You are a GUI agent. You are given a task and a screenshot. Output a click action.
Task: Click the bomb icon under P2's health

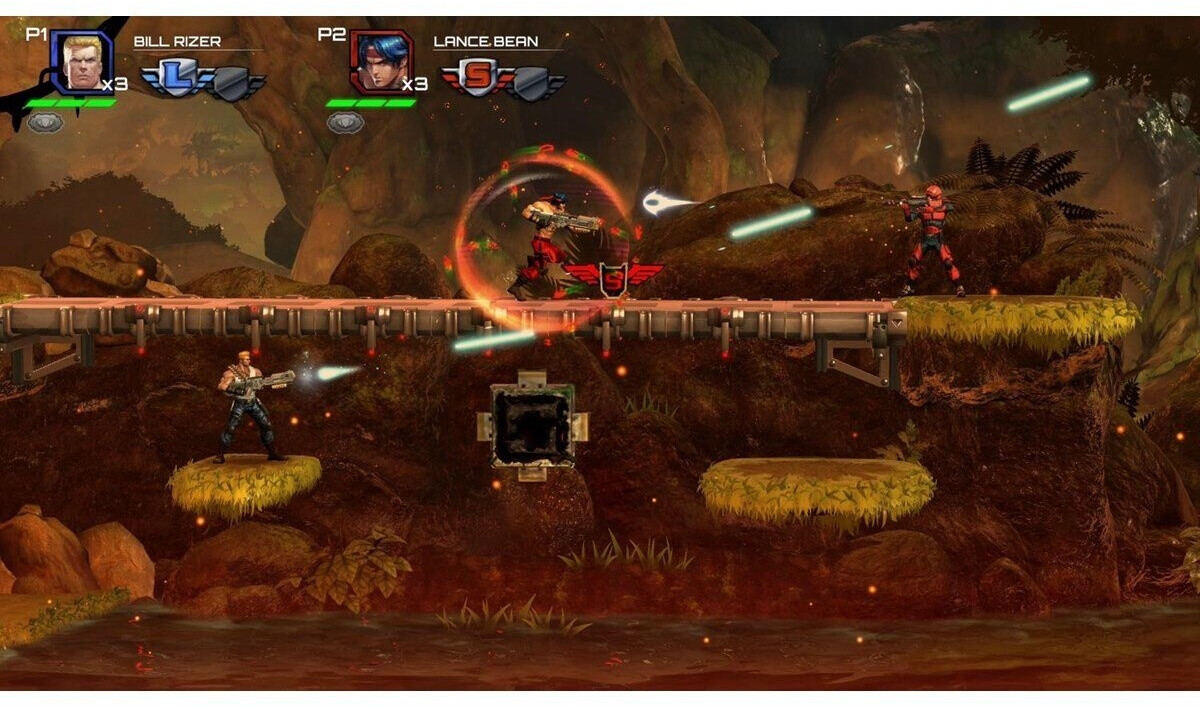tap(345, 123)
